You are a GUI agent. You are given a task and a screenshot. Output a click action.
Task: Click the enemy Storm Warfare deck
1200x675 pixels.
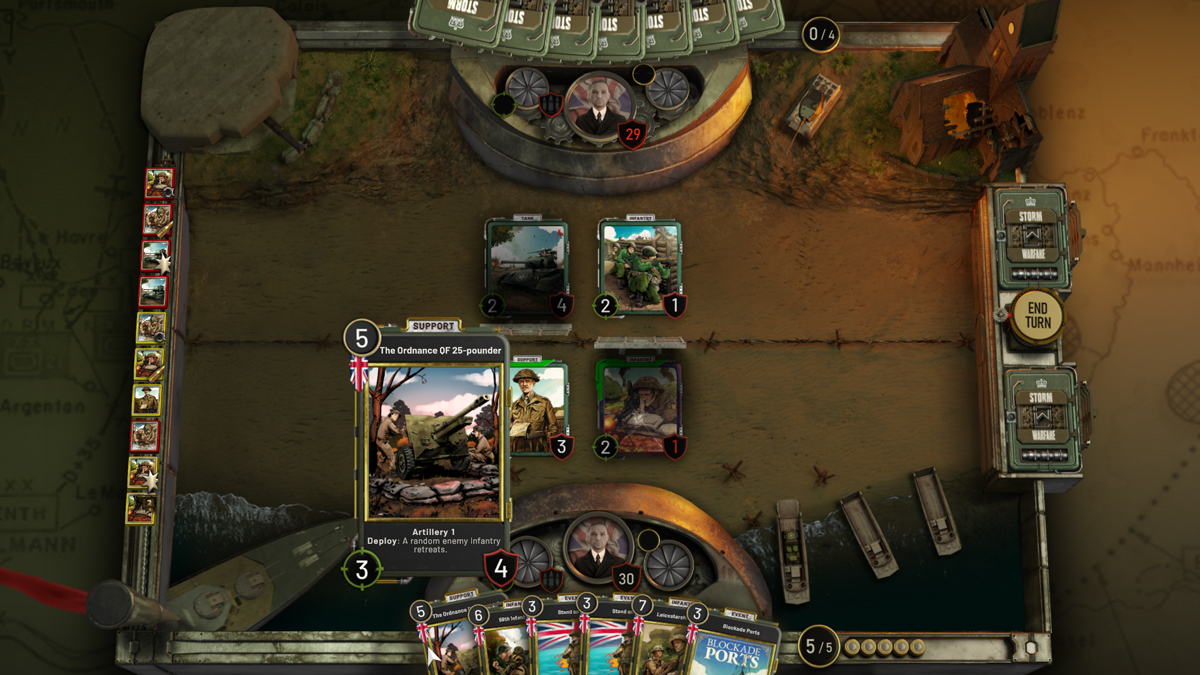(x=1032, y=238)
